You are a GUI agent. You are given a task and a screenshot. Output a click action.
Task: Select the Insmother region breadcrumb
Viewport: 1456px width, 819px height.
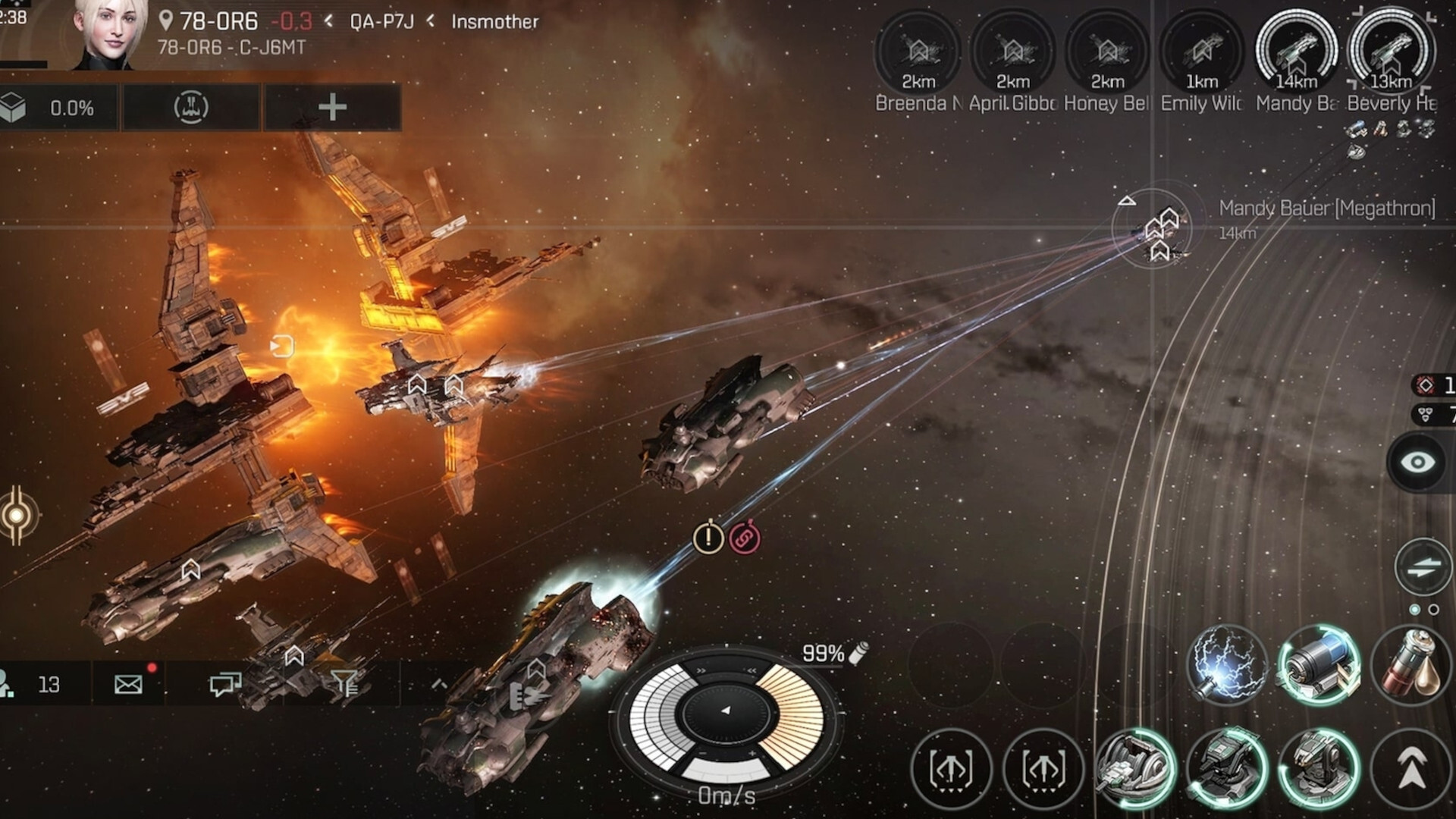coord(493,22)
